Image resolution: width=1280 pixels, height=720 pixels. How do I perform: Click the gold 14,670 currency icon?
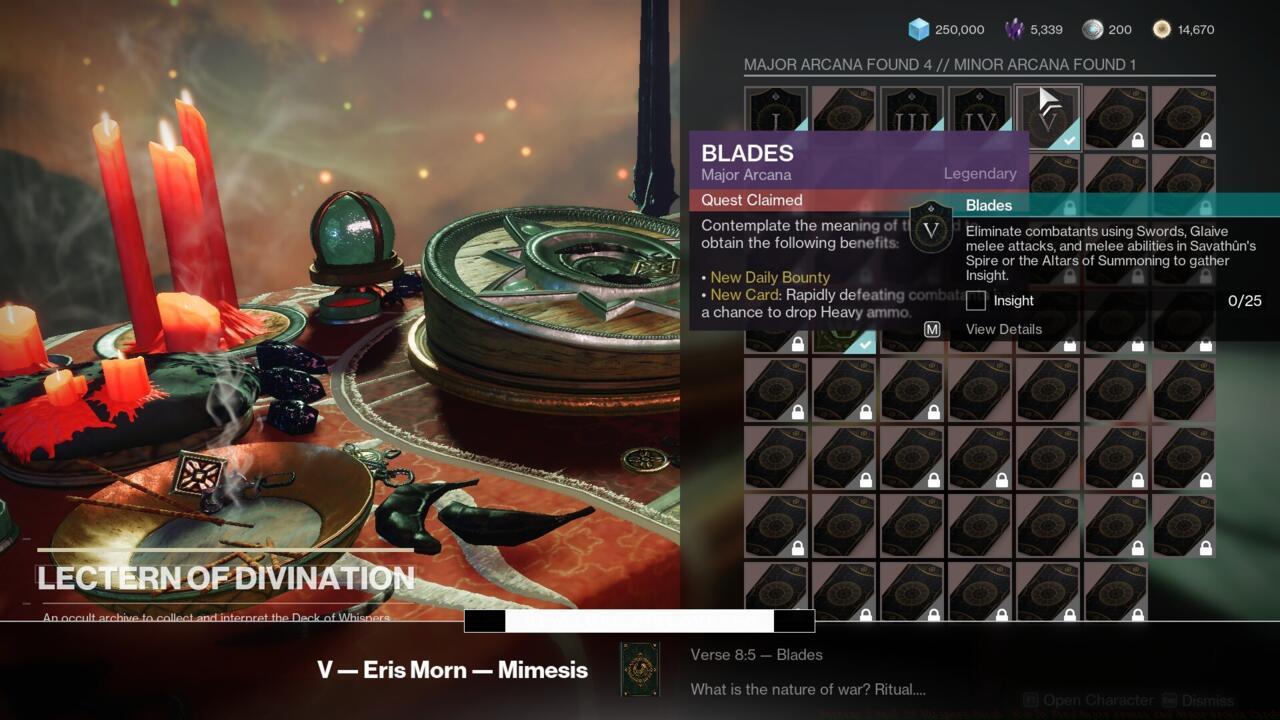(x=1161, y=29)
